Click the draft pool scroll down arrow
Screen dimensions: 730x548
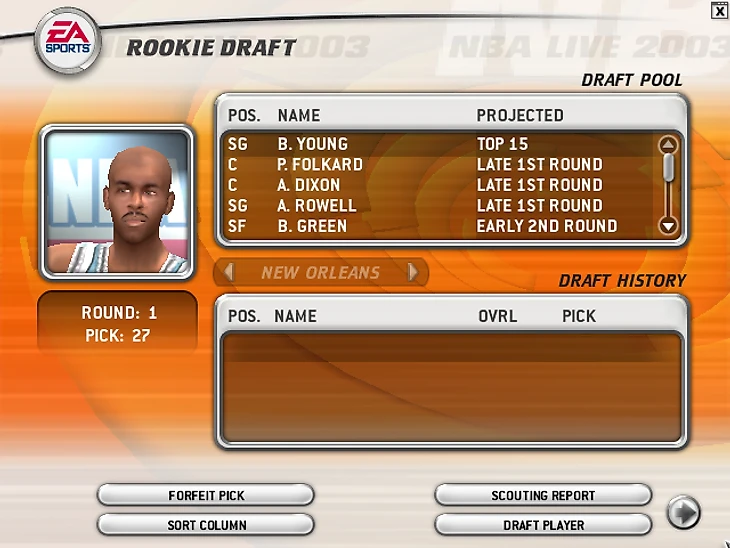669,226
